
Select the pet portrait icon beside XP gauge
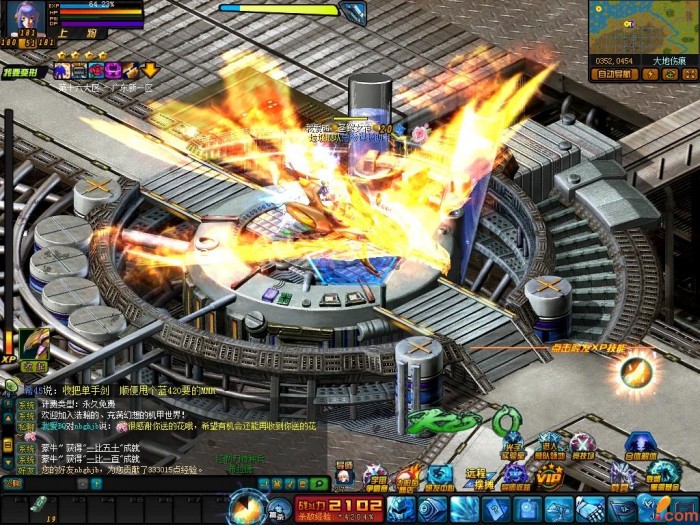(34, 345)
